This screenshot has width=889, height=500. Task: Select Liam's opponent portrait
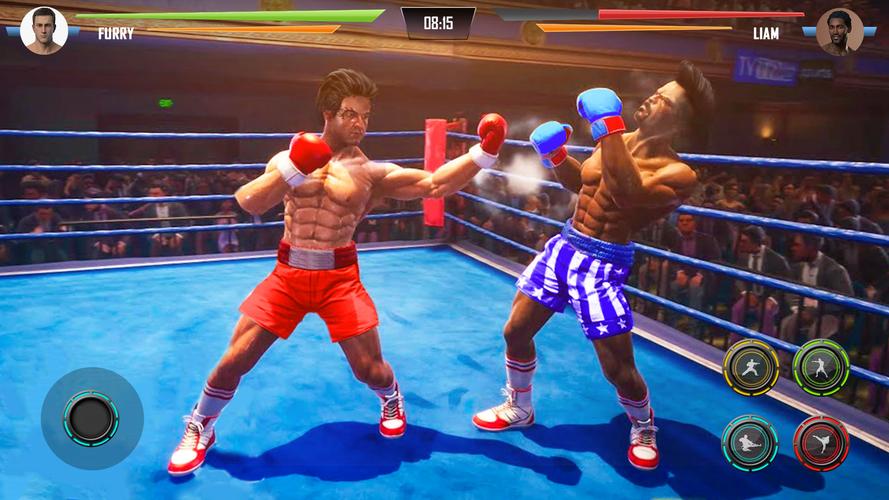839,31
